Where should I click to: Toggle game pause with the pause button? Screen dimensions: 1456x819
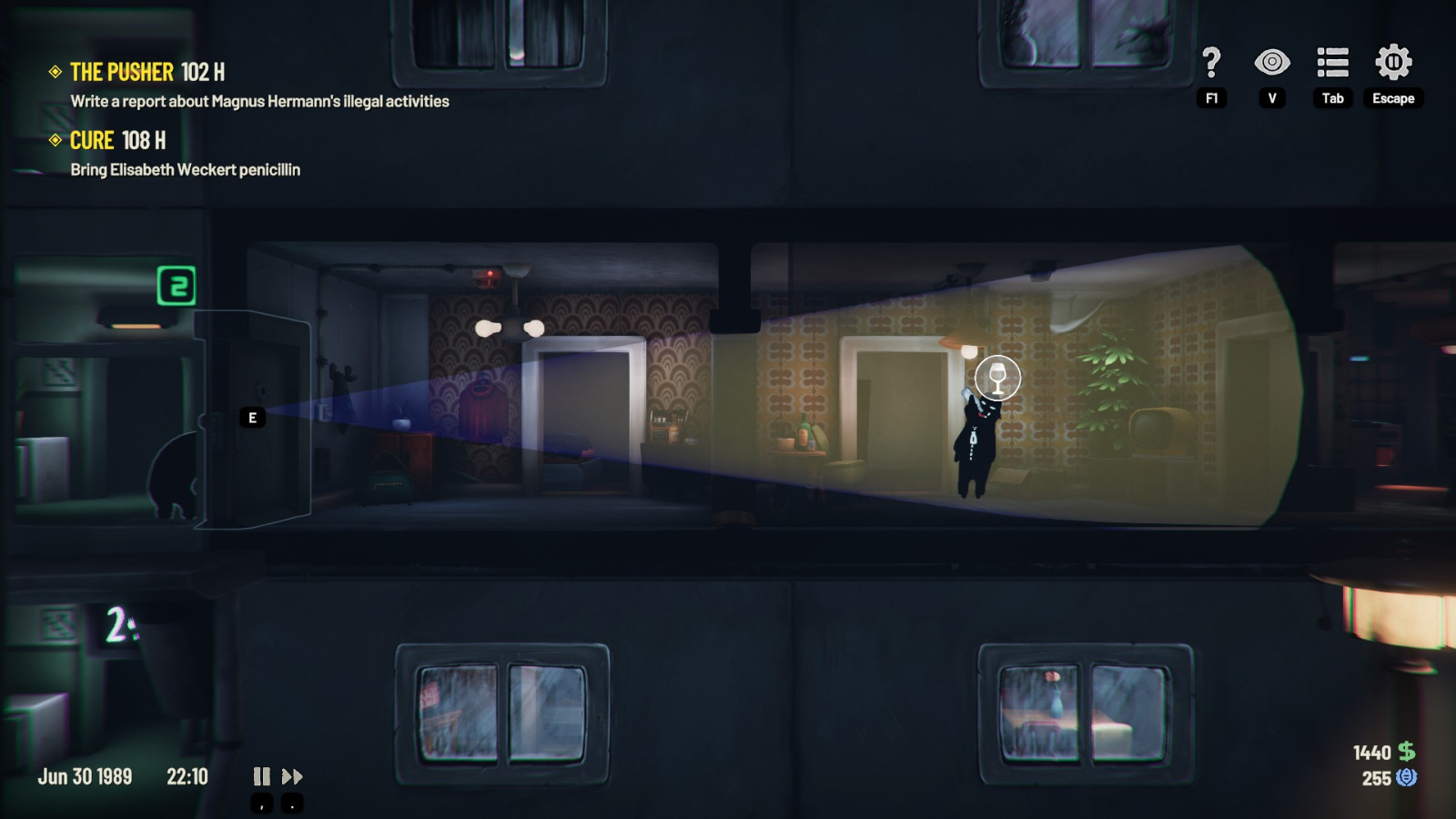(x=261, y=776)
